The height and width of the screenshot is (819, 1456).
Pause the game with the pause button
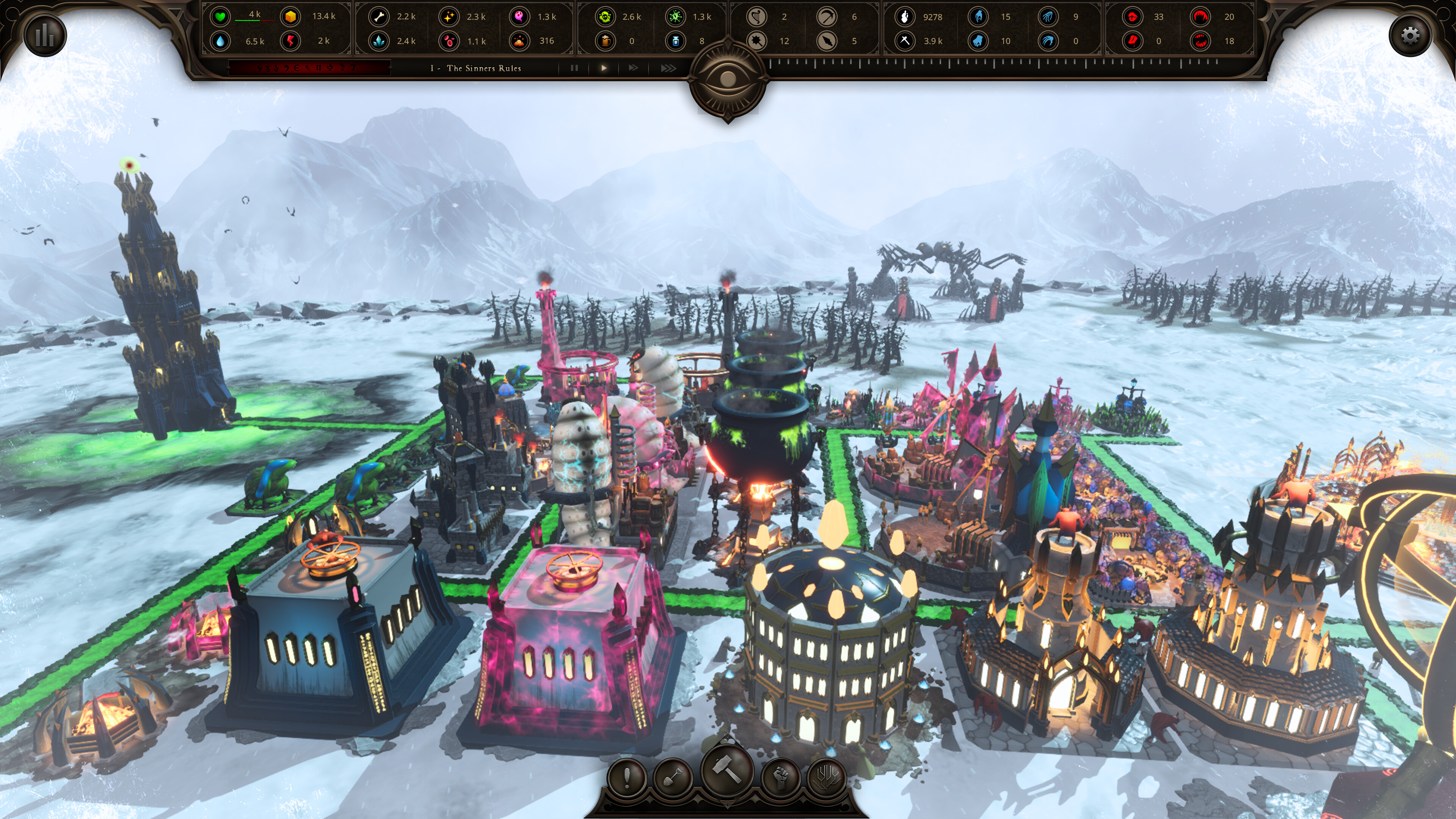pyautogui.click(x=574, y=68)
